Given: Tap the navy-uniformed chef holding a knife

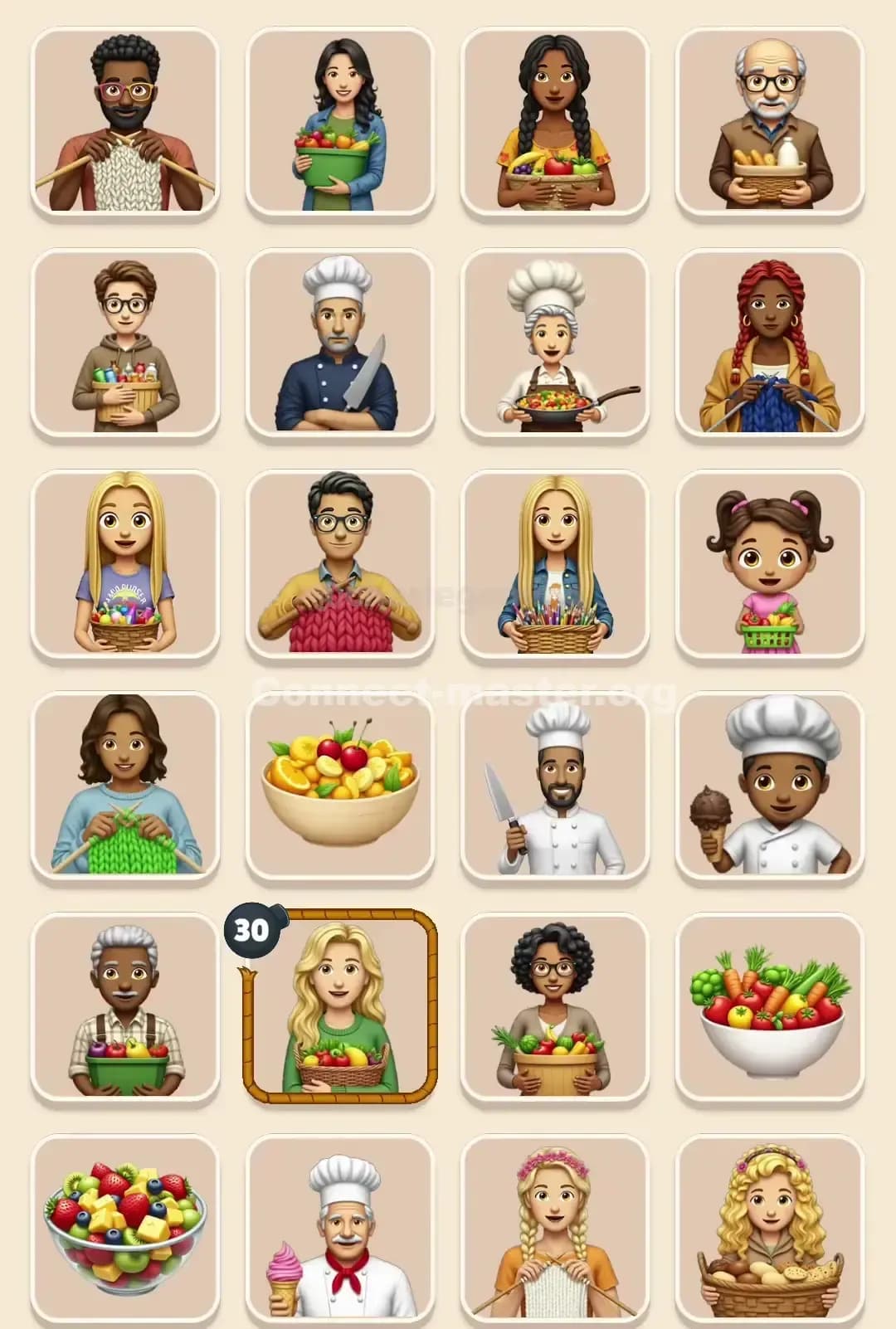Looking at the screenshot, I should (340, 343).
